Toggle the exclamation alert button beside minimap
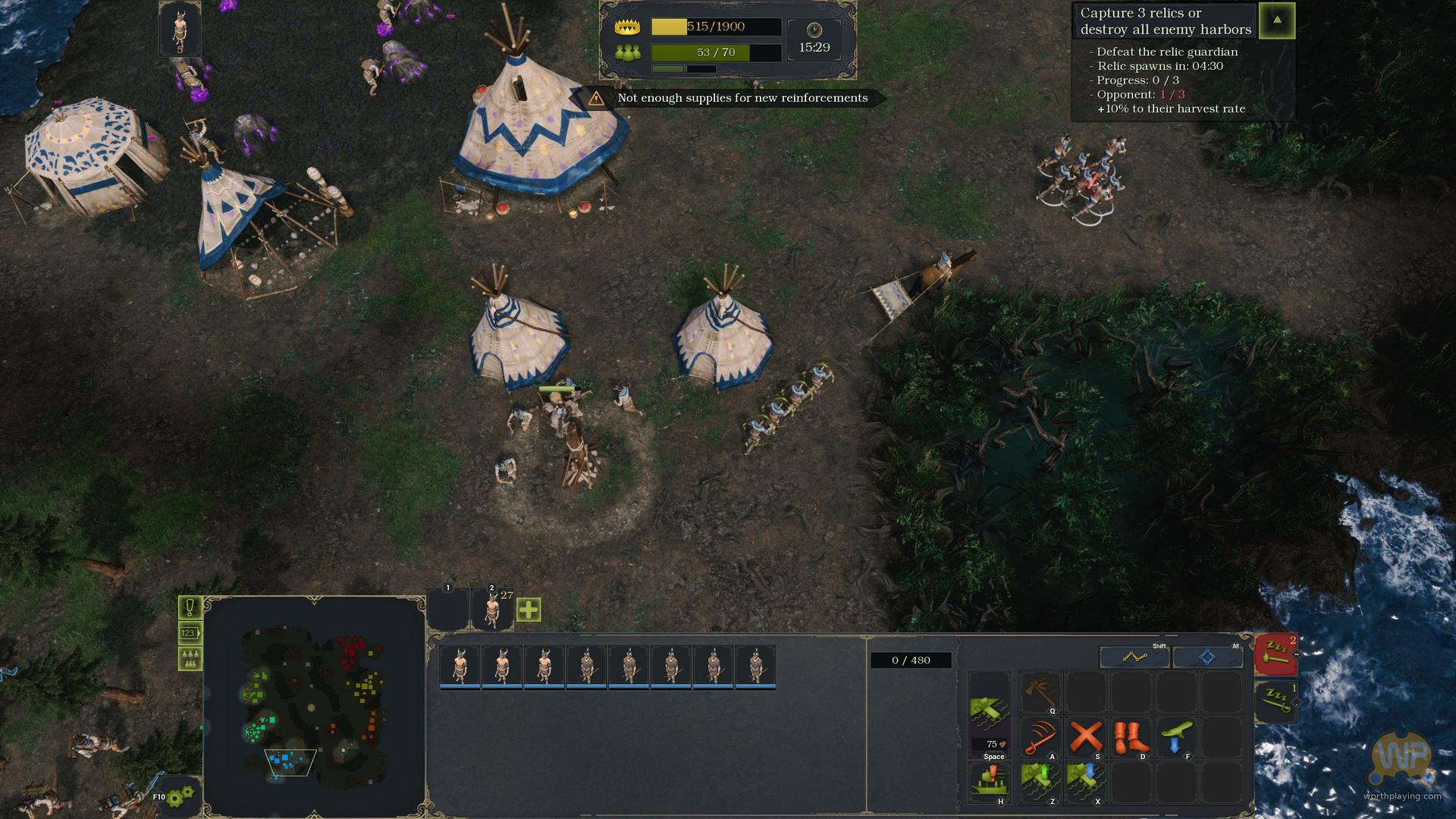The width and height of the screenshot is (1456, 819). coord(190,607)
